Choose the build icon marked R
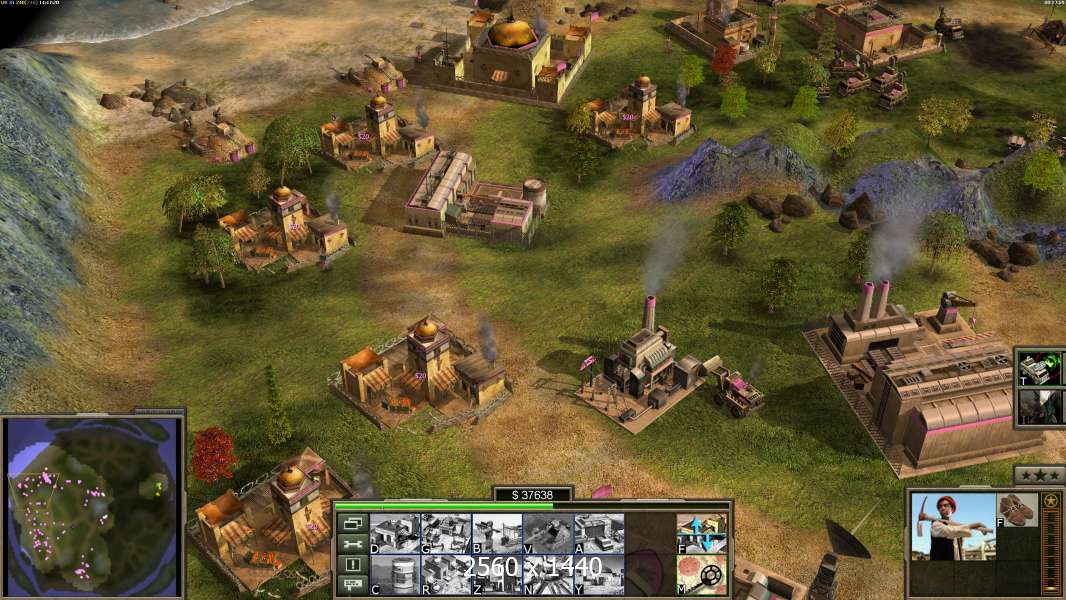 445,575
